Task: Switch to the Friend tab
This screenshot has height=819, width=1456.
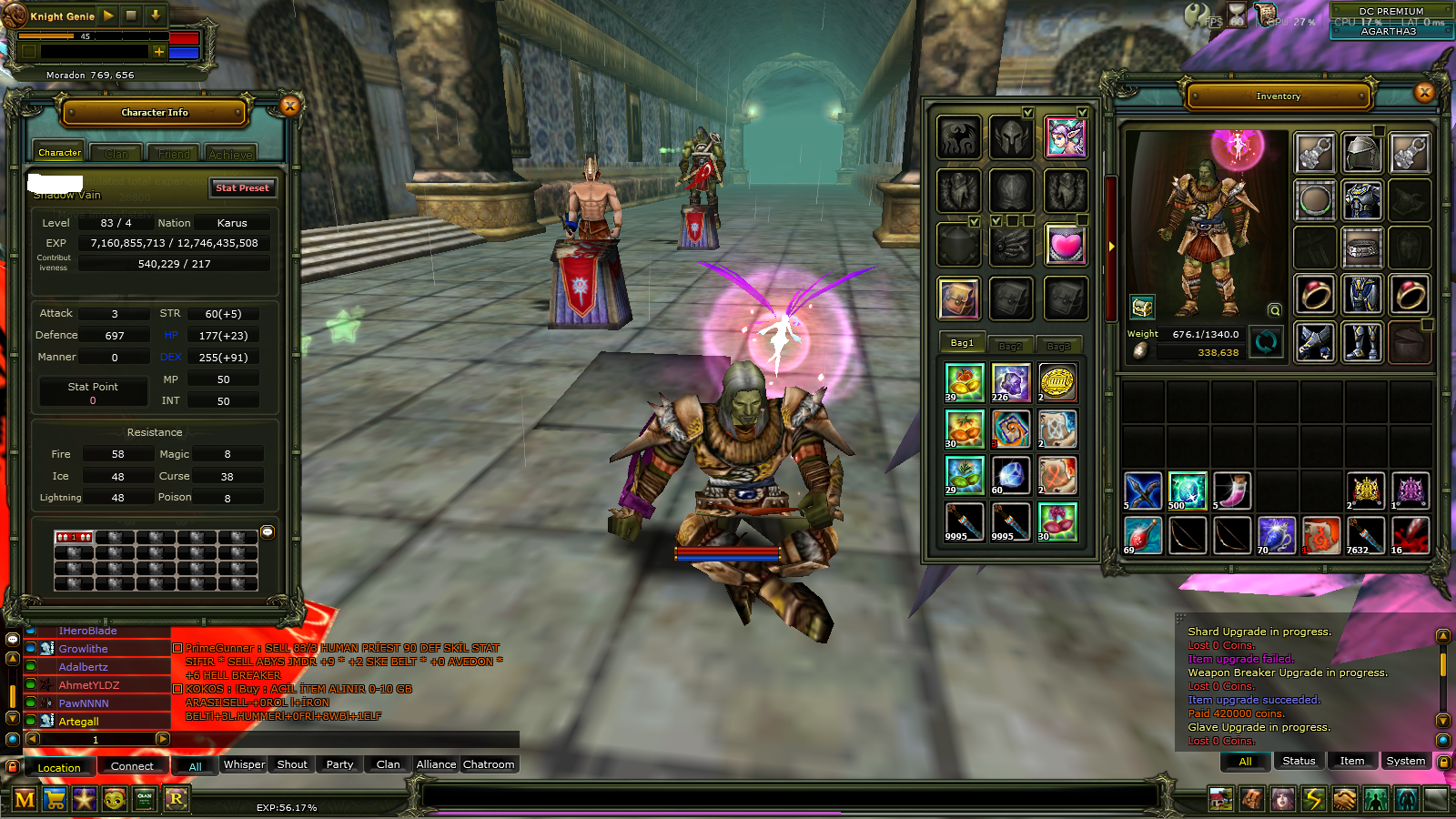Action: (x=174, y=154)
